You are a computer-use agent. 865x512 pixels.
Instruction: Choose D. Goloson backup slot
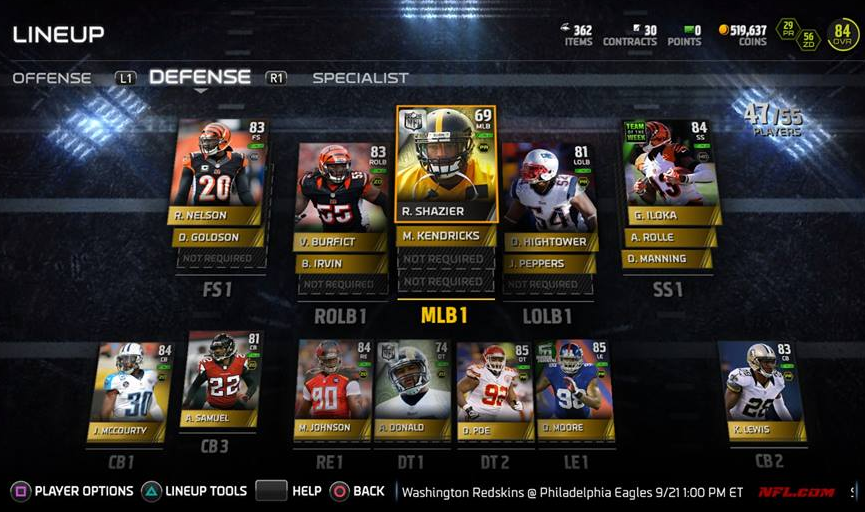coord(219,237)
